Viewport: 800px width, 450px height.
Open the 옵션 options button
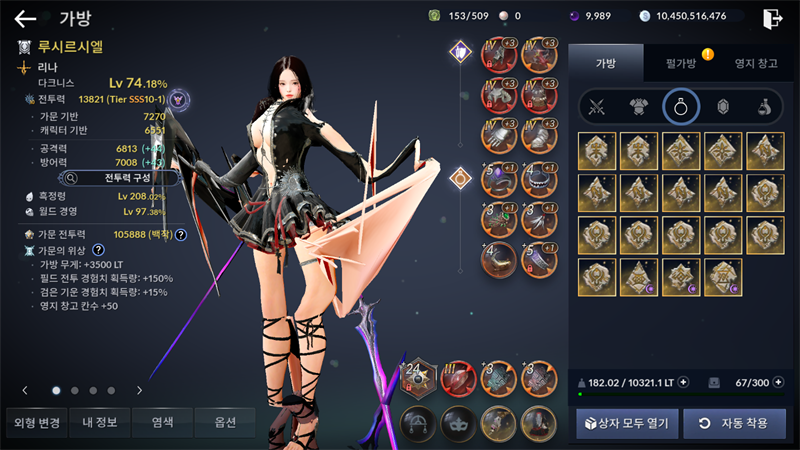click(225, 423)
